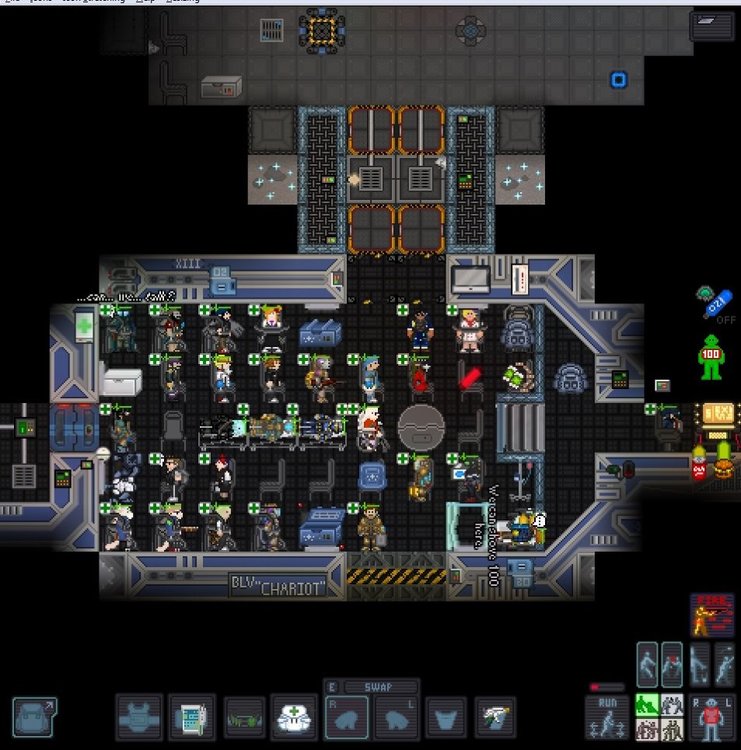This screenshot has width=741, height=750.
Task: Select the injector tool pocket slot
Action: (x=495, y=717)
